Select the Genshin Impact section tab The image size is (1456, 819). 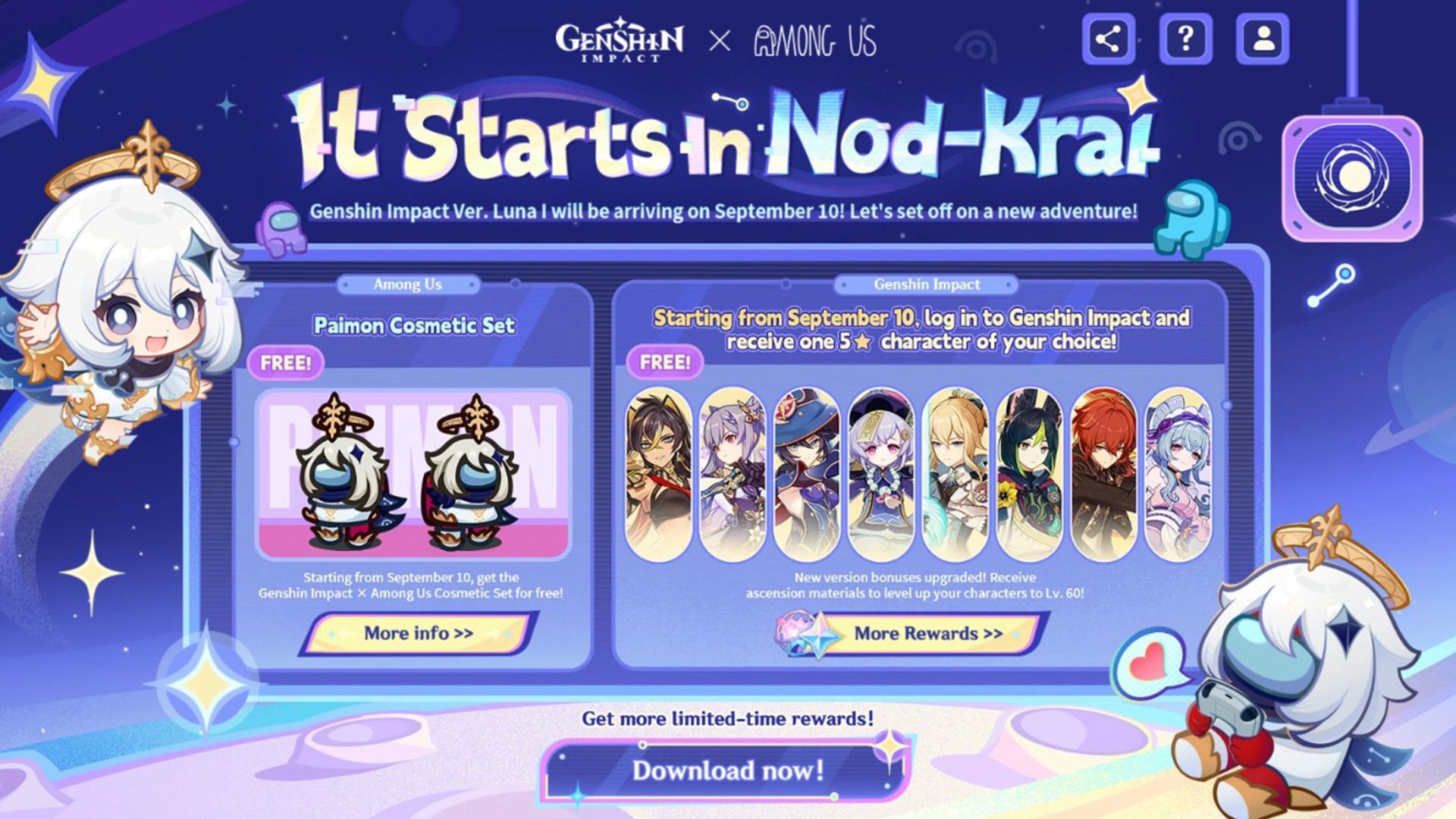[927, 284]
